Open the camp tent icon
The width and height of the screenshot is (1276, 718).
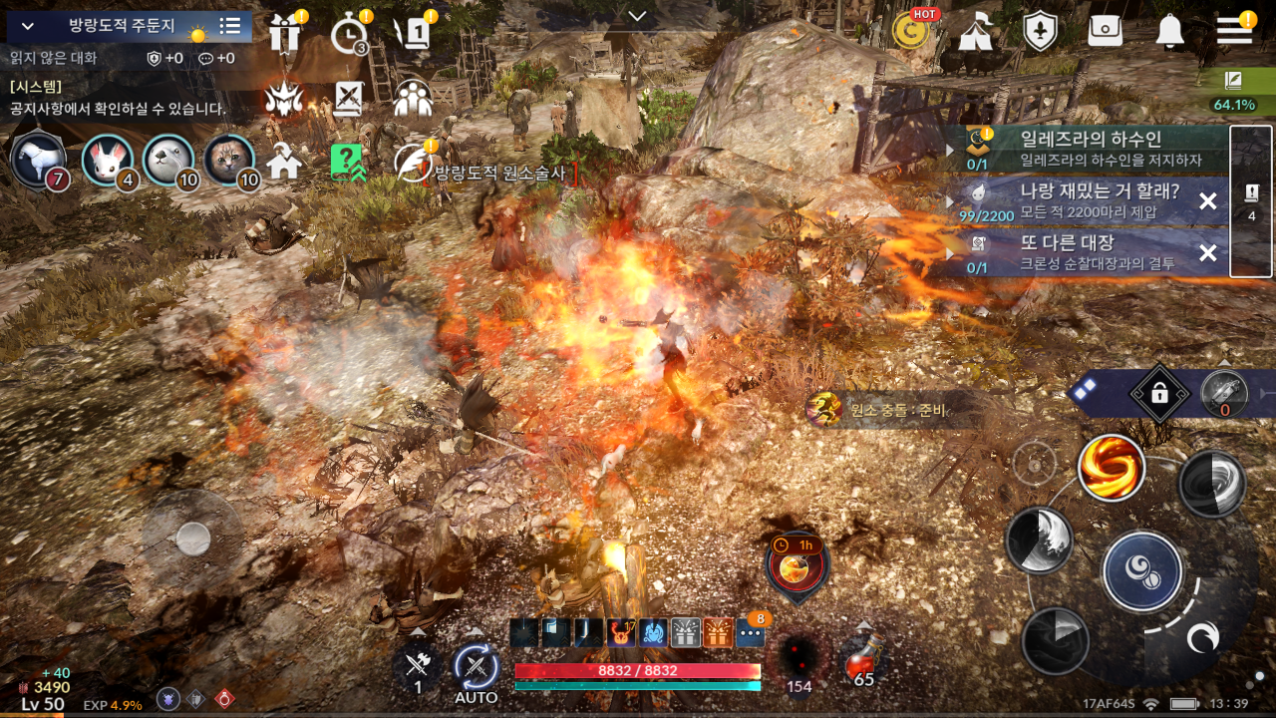click(975, 32)
